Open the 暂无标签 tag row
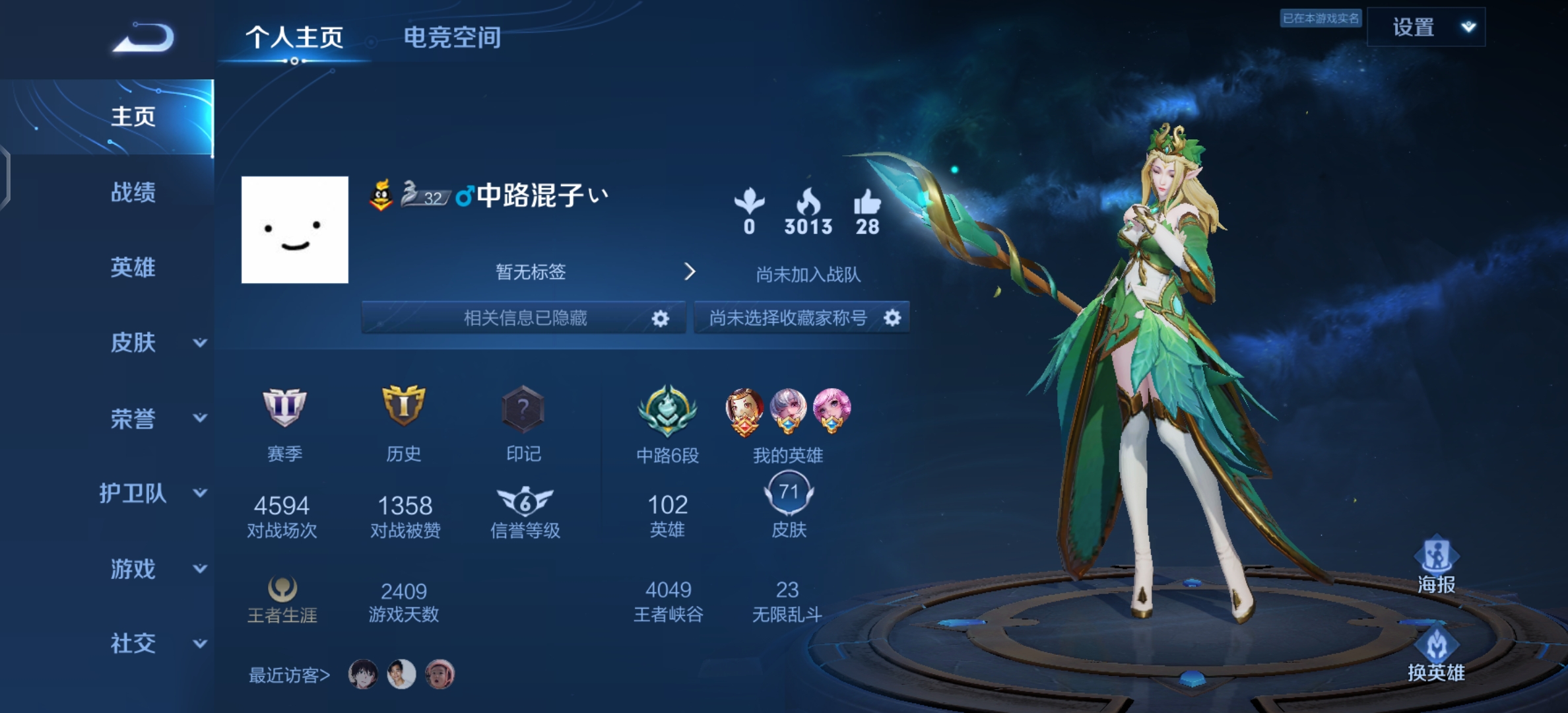 click(594, 272)
